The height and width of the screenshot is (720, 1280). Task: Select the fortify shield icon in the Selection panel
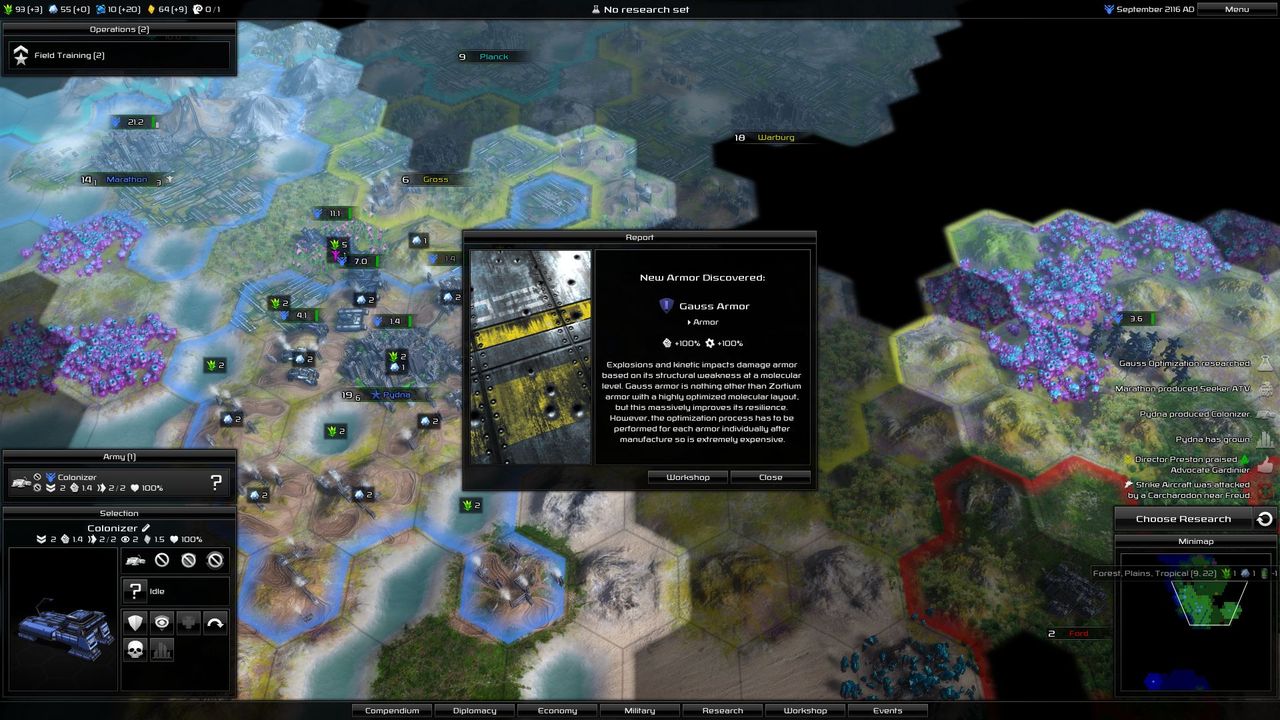coord(135,622)
